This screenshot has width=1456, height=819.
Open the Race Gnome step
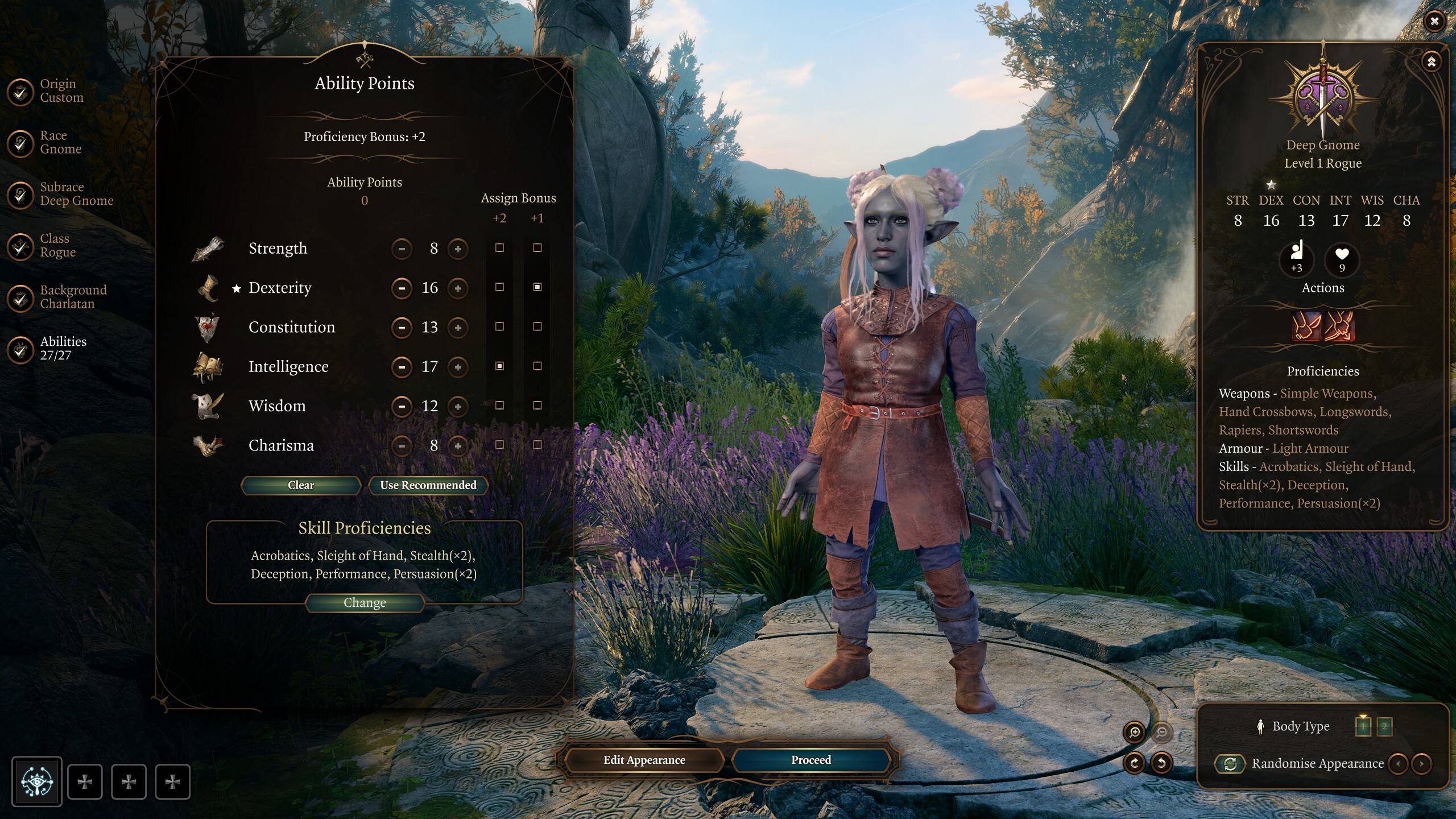coord(20,143)
